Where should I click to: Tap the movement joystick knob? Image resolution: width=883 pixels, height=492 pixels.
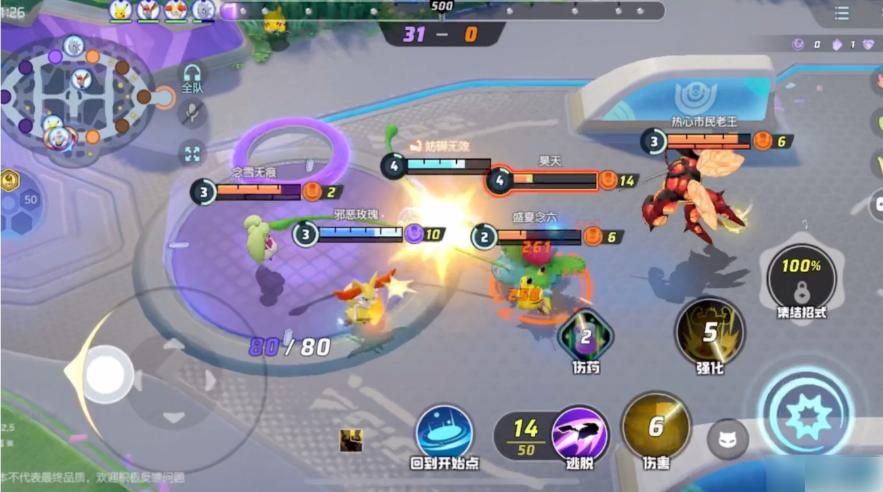pos(103,374)
